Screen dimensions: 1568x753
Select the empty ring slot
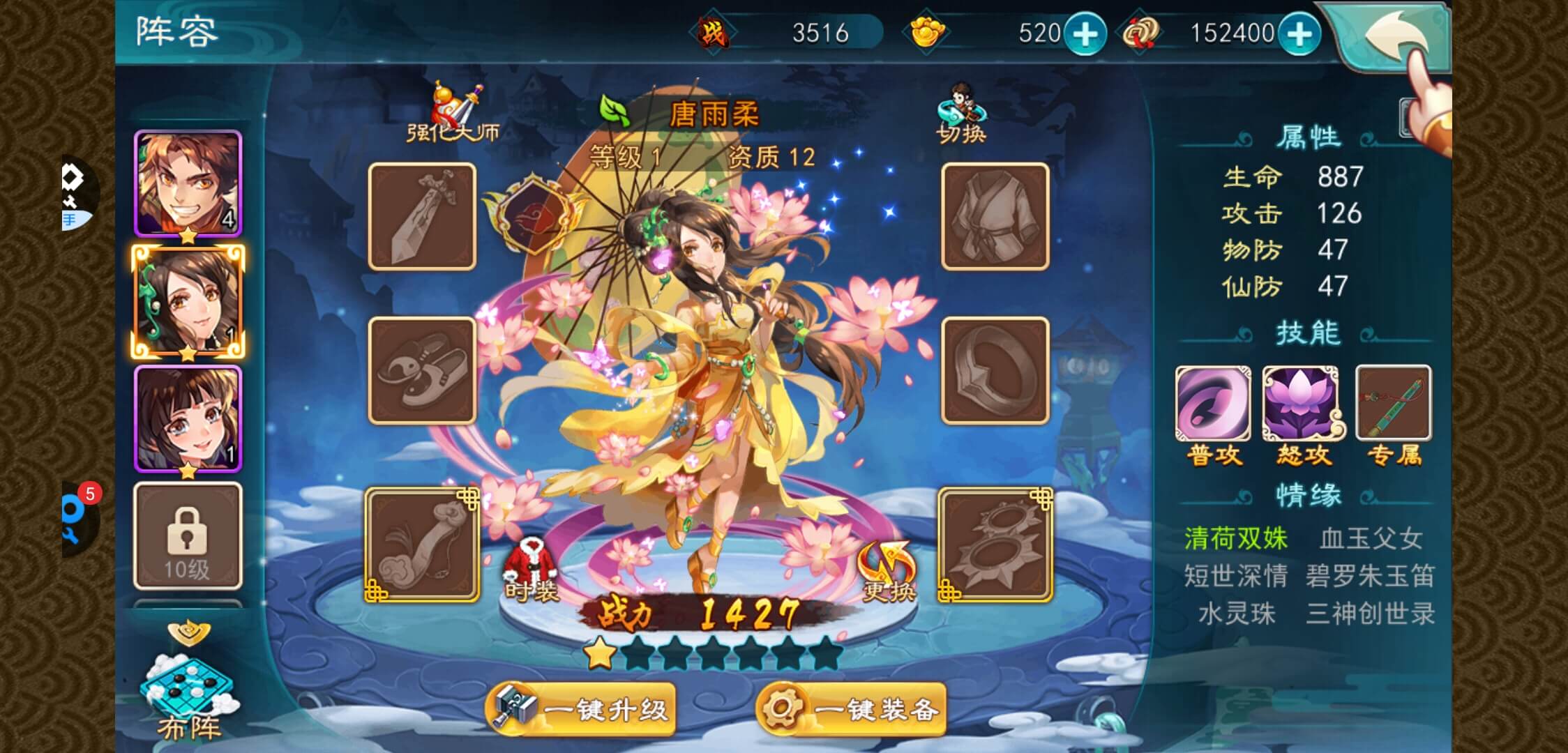[x=995, y=371]
